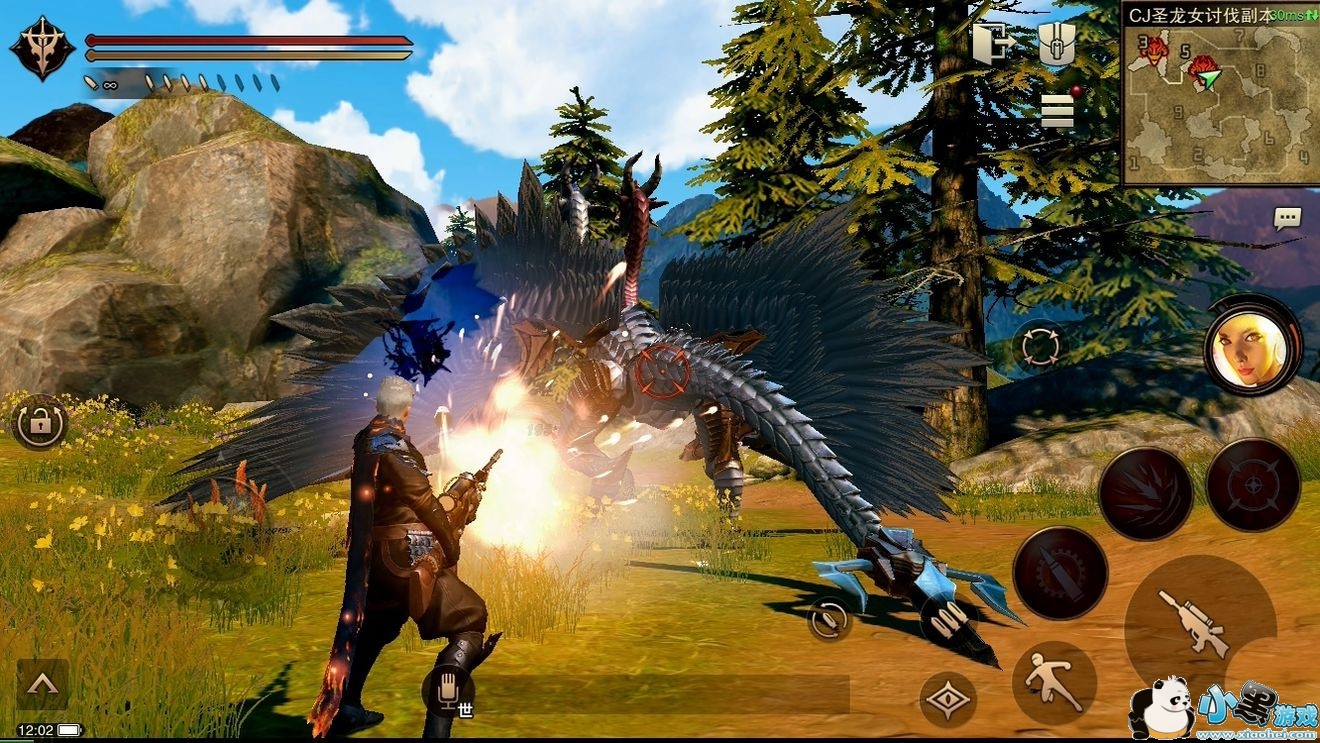Open the dungeon minimap
1320x743 pixels.
pos(1219,94)
